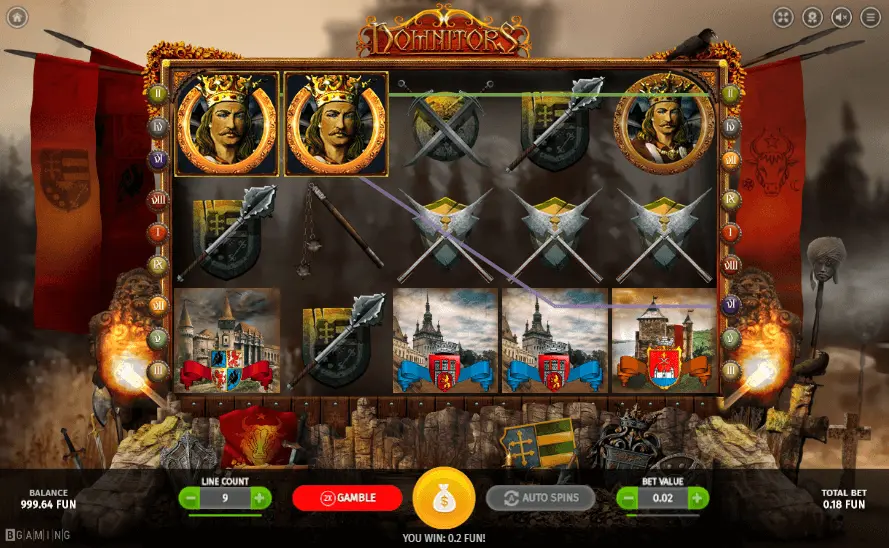889x548 pixels.
Task: Open the award ribbon icon
Action: [813, 17]
